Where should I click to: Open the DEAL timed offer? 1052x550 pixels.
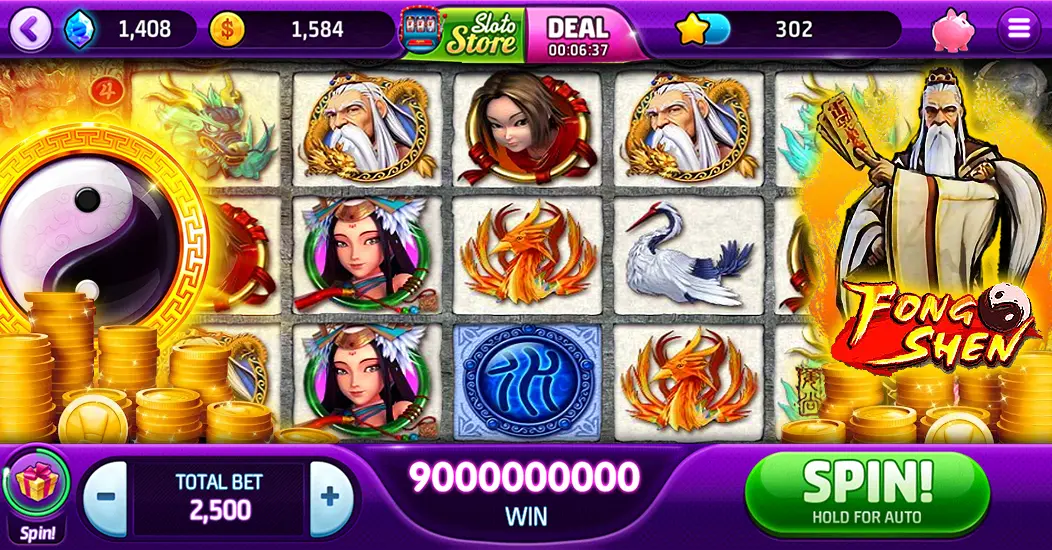[x=578, y=34]
